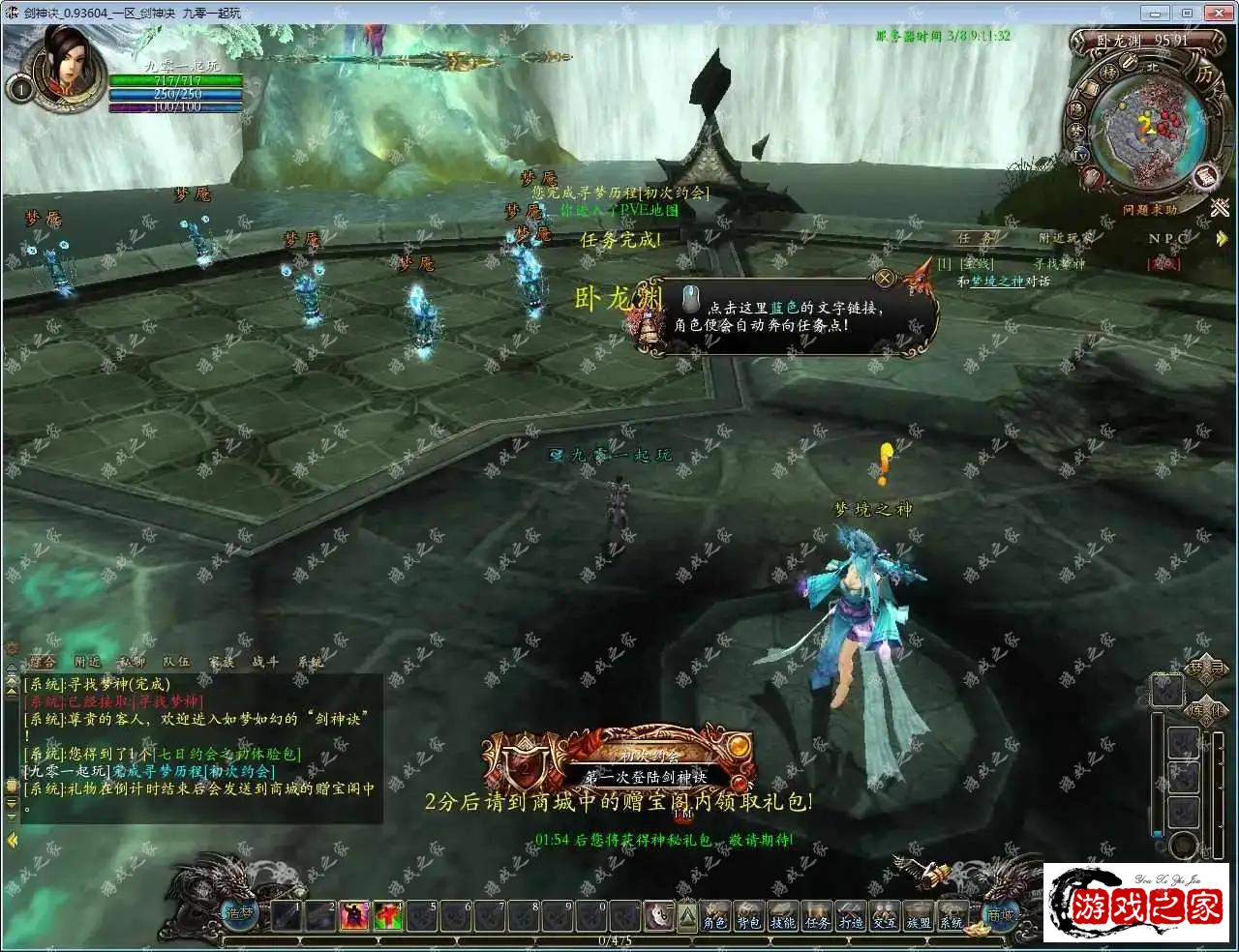Open the 族盟 clan icon
This screenshot has height=952, width=1239.
pyautogui.click(x=918, y=916)
